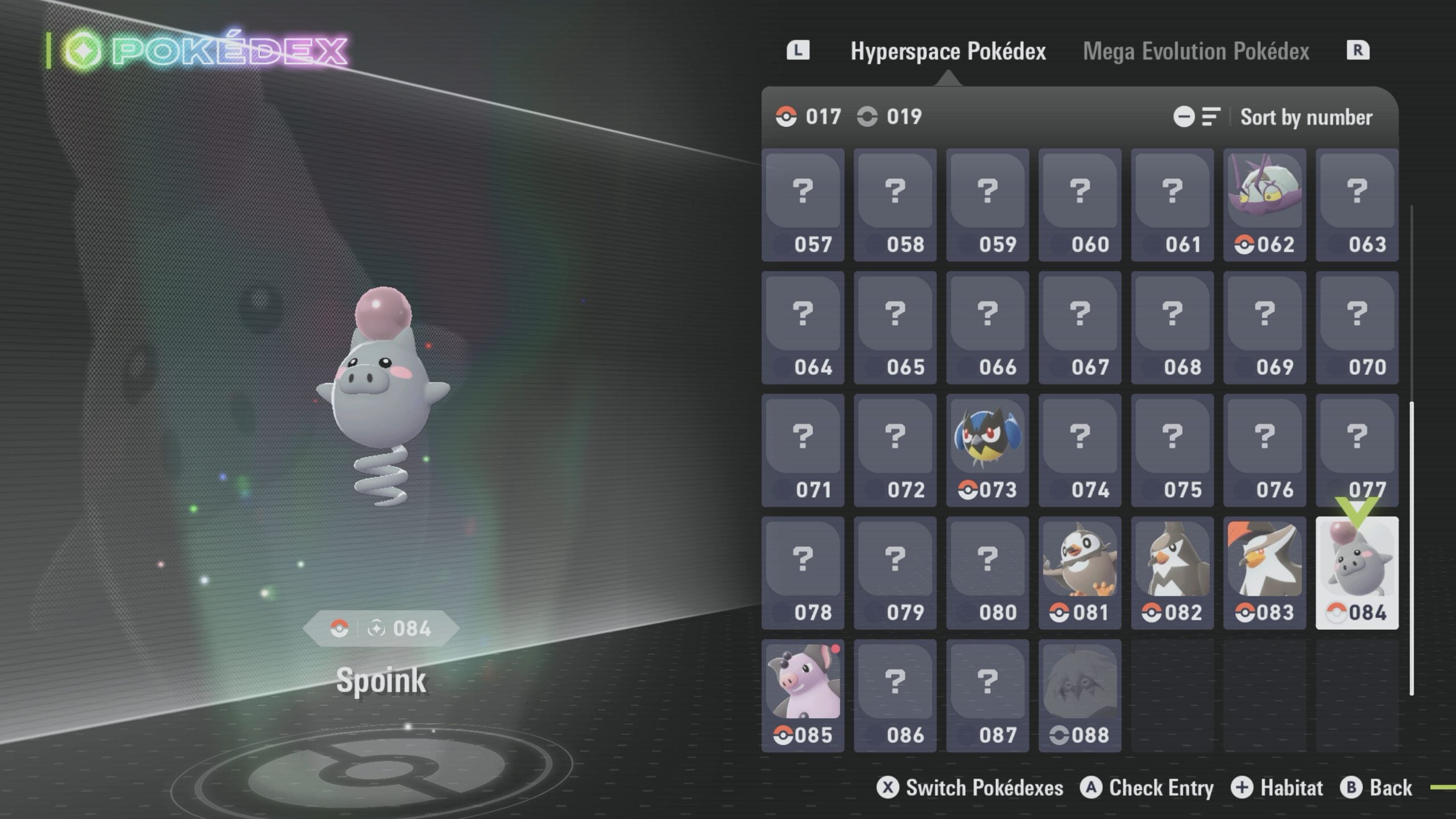Open the Staraptor entry numbered 083
1456x819 pixels.
pos(1264,573)
